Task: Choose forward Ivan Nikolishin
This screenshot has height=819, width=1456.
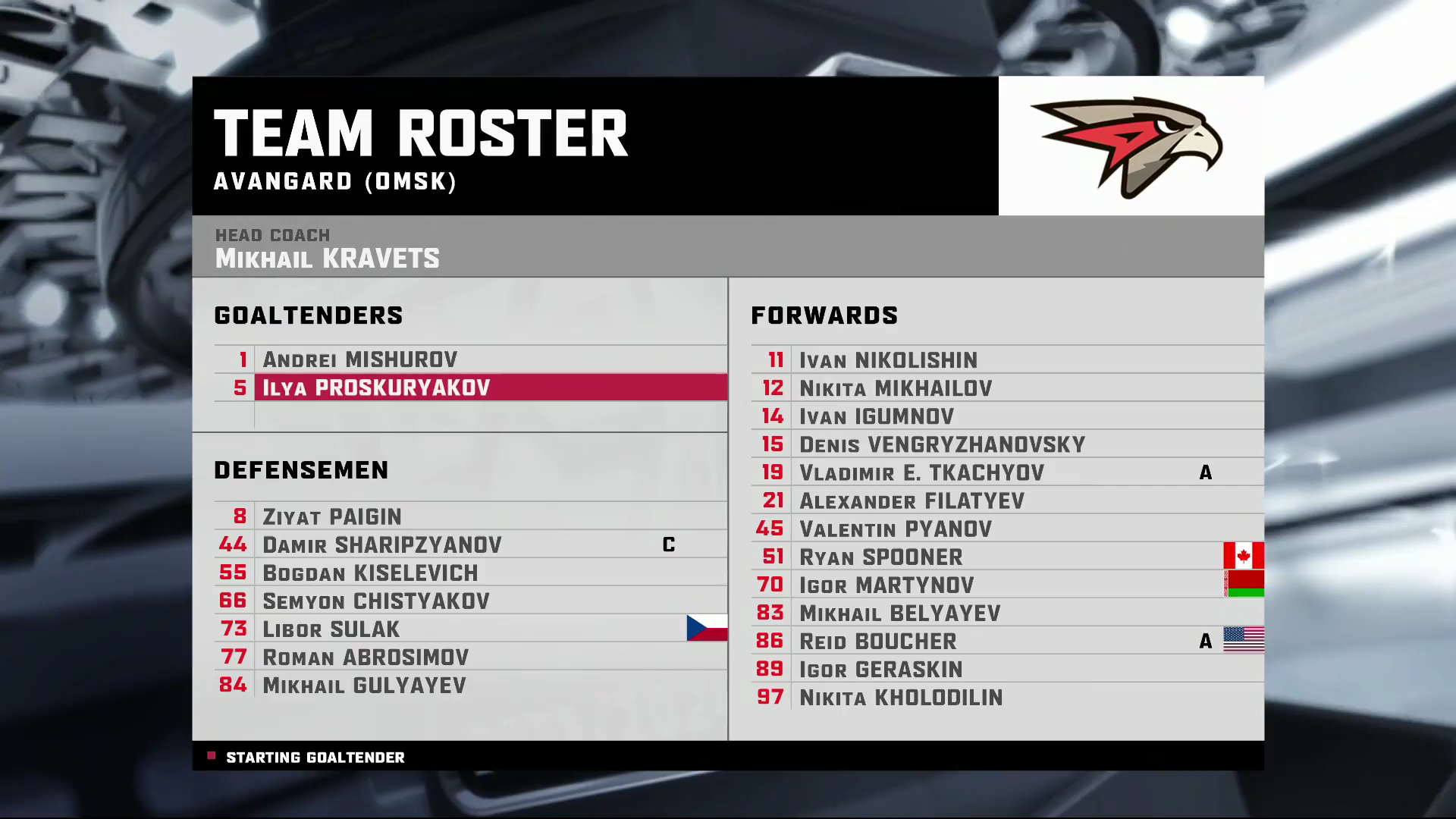Action: [888, 360]
